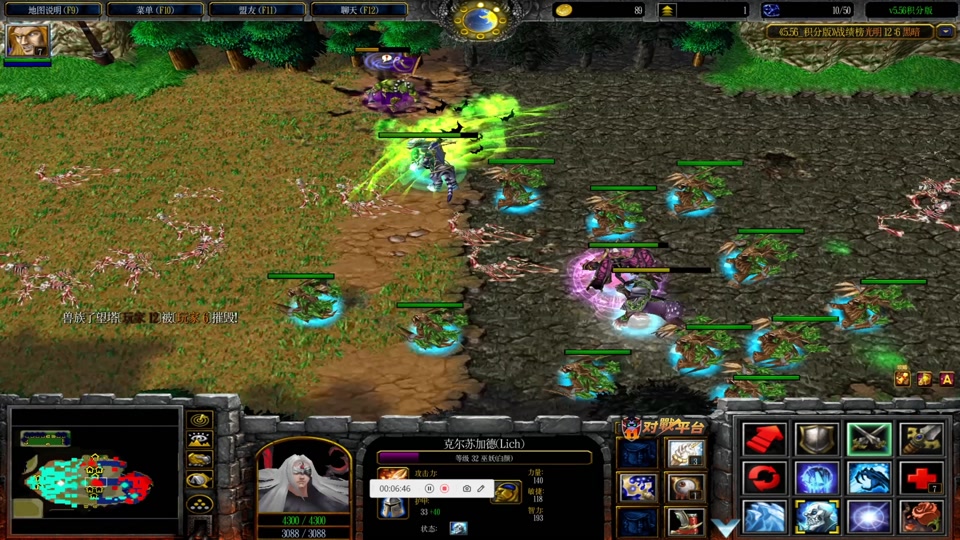Use the glowing white orb ability
Viewport: 960px width, 540px height.
(x=868, y=517)
